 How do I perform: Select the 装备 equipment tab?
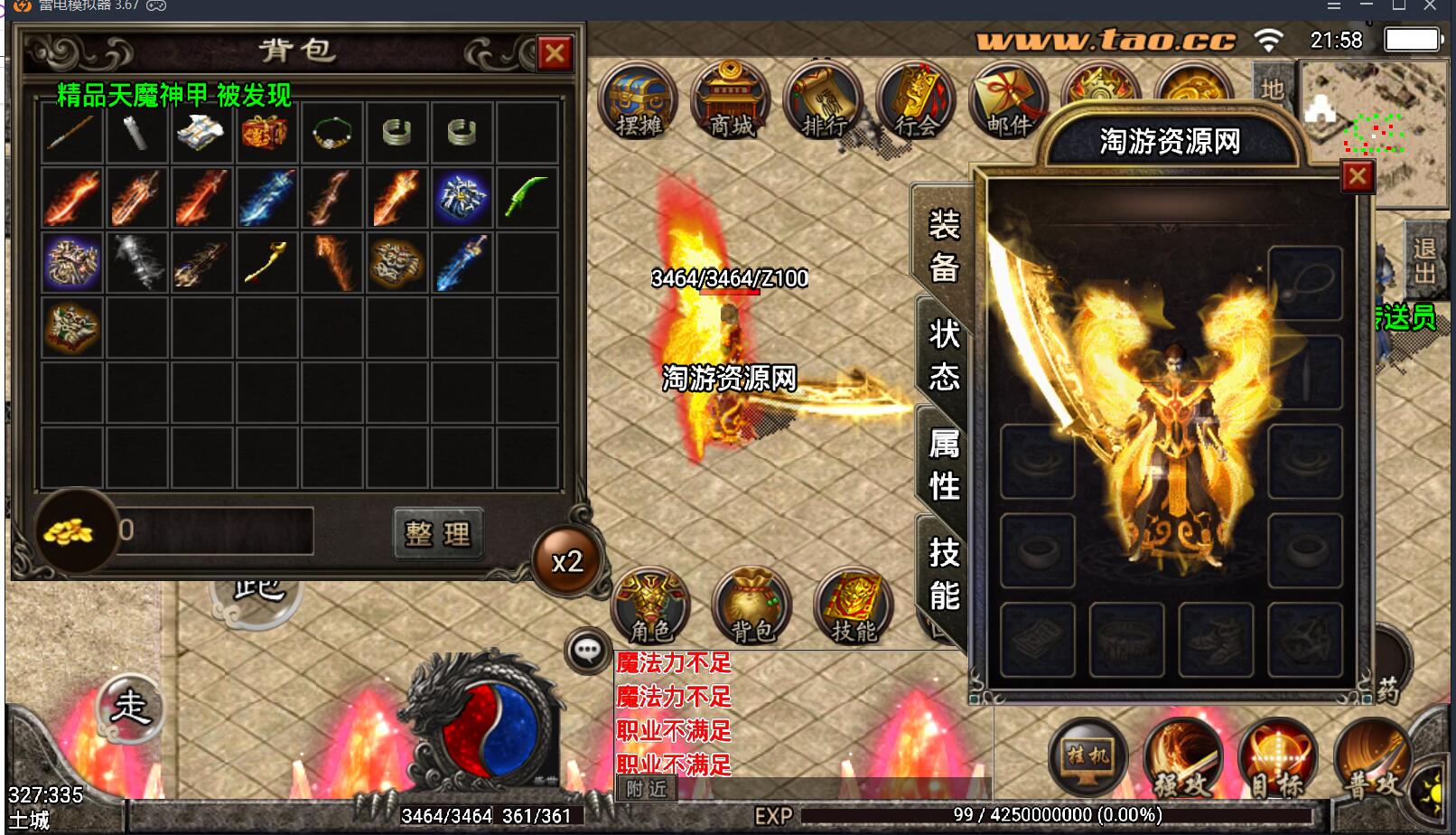pyautogui.click(x=944, y=245)
